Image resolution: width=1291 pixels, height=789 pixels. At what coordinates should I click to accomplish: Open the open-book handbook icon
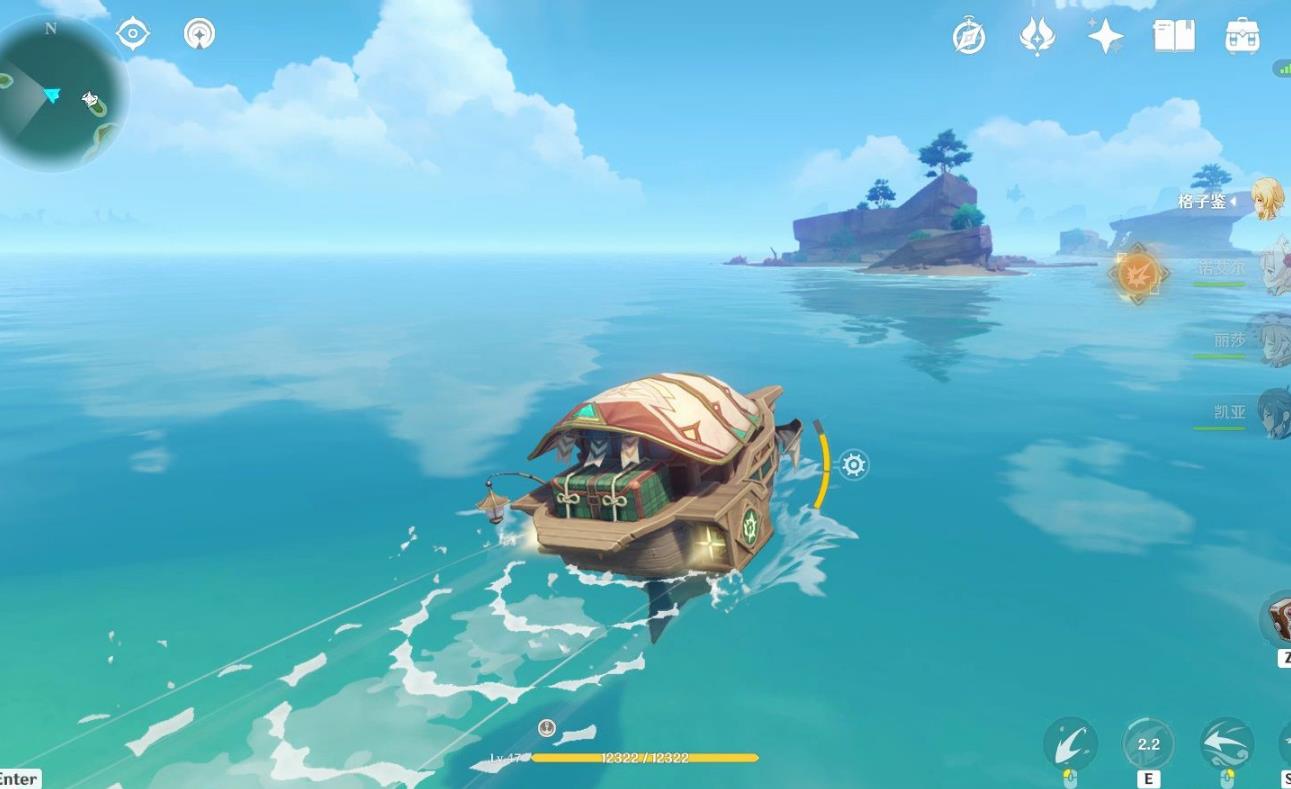(1174, 36)
